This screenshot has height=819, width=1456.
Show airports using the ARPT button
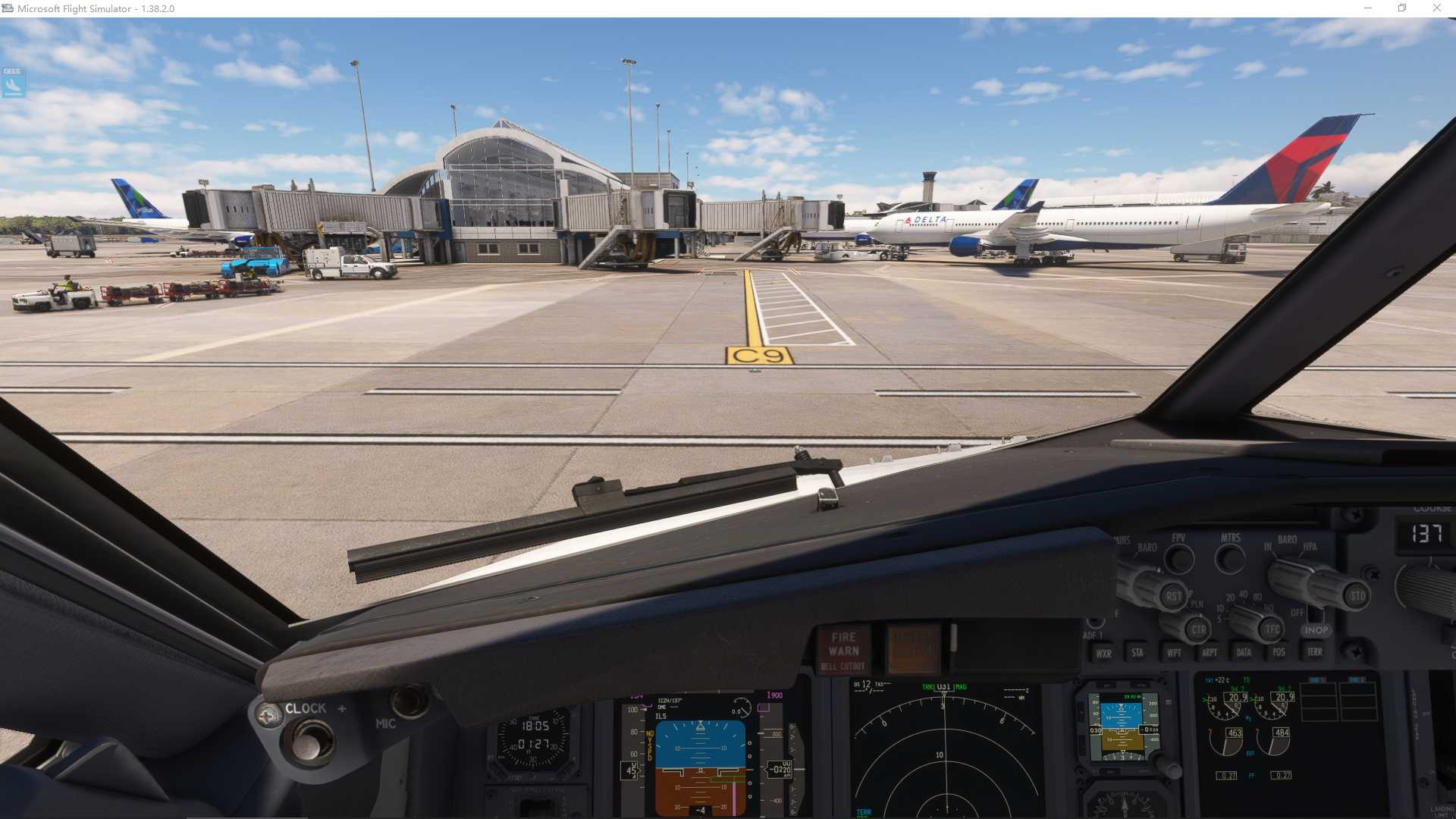pos(1210,653)
